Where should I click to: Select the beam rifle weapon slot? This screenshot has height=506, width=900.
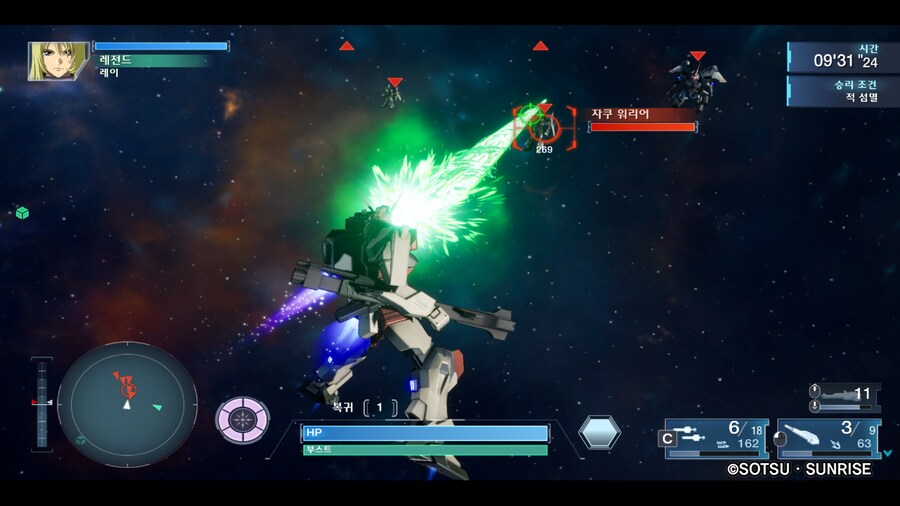click(715, 438)
